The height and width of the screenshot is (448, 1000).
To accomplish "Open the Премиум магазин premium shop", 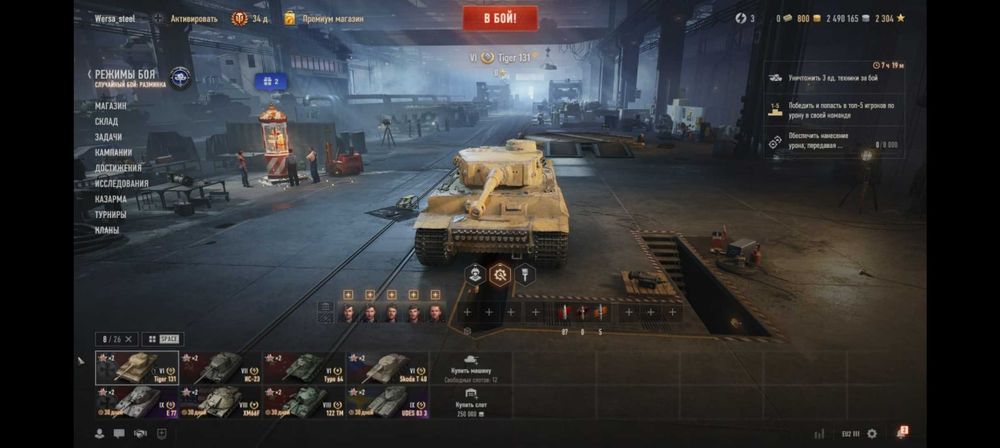I will [x=323, y=18].
